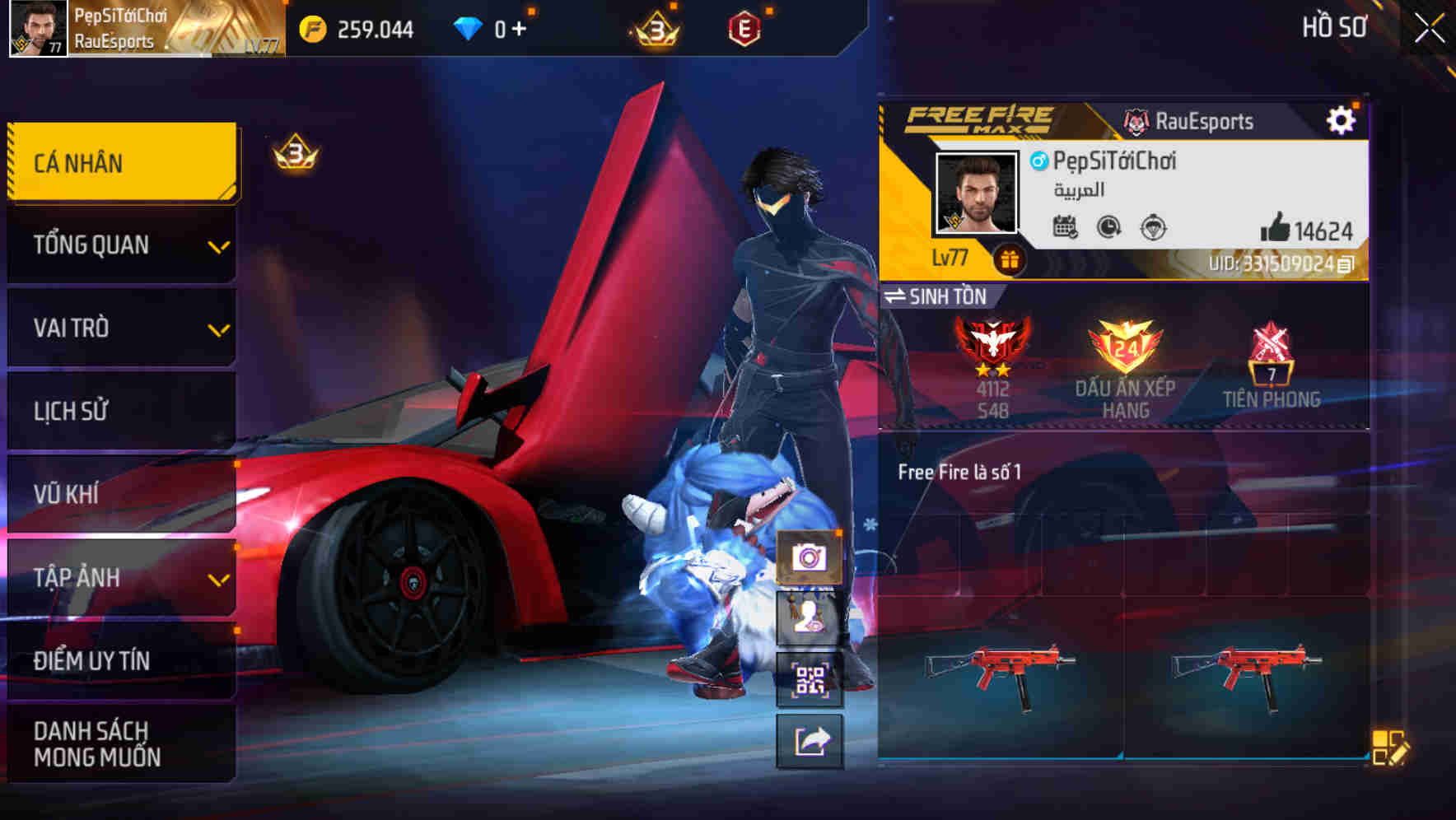1456x820 pixels.
Task: Expand the TỔNG QUAN section
Action: (x=120, y=245)
